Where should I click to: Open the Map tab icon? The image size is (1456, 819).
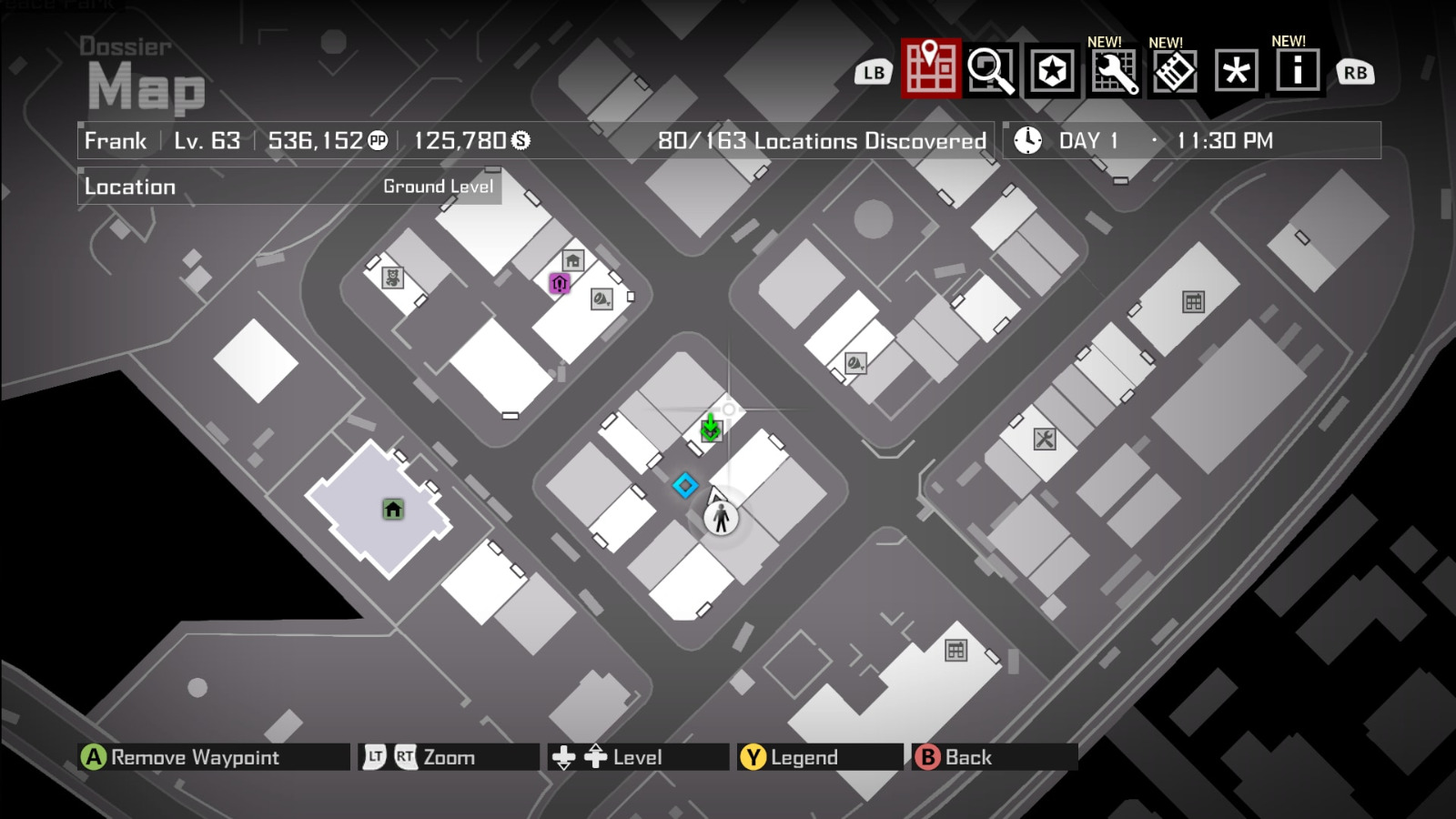coord(929,70)
